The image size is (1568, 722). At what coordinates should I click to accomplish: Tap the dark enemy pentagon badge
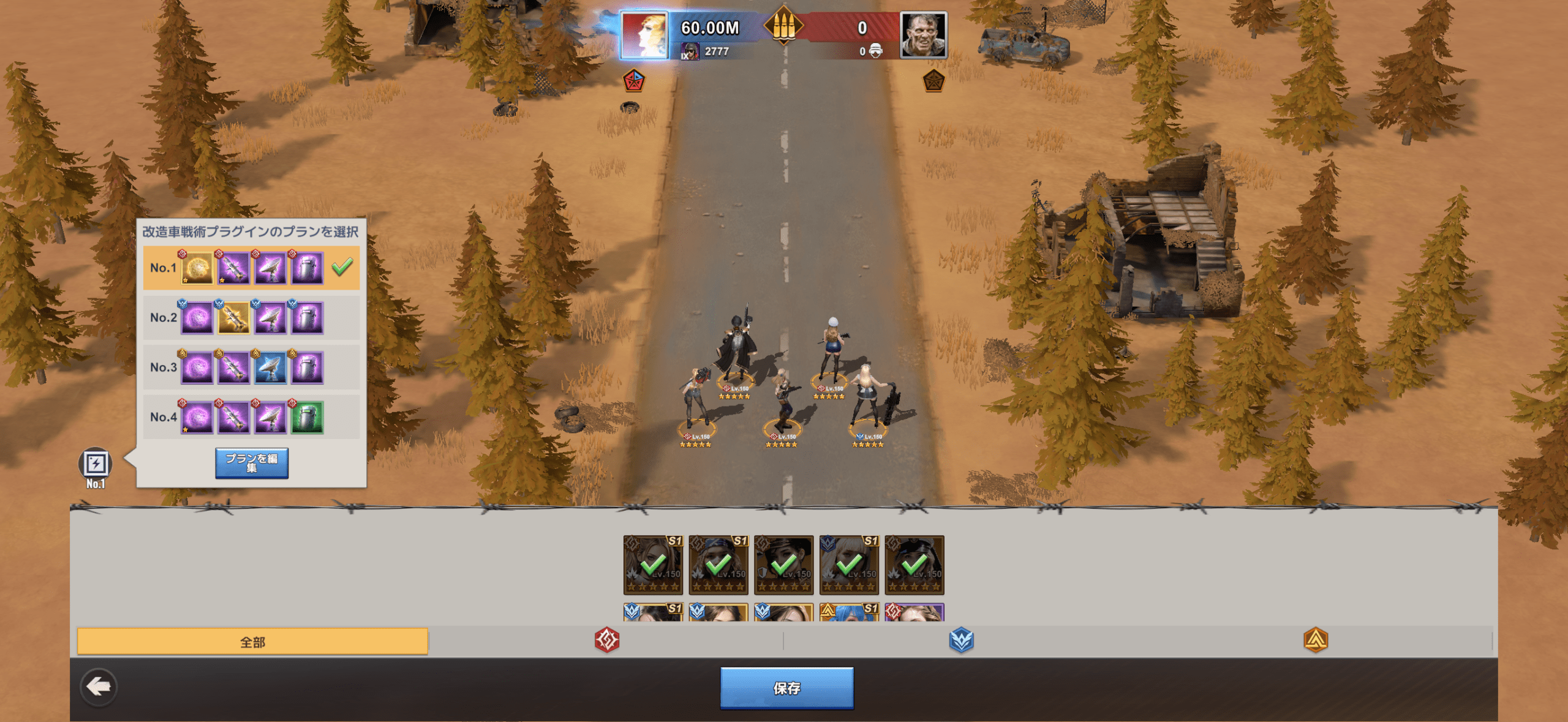pos(933,81)
